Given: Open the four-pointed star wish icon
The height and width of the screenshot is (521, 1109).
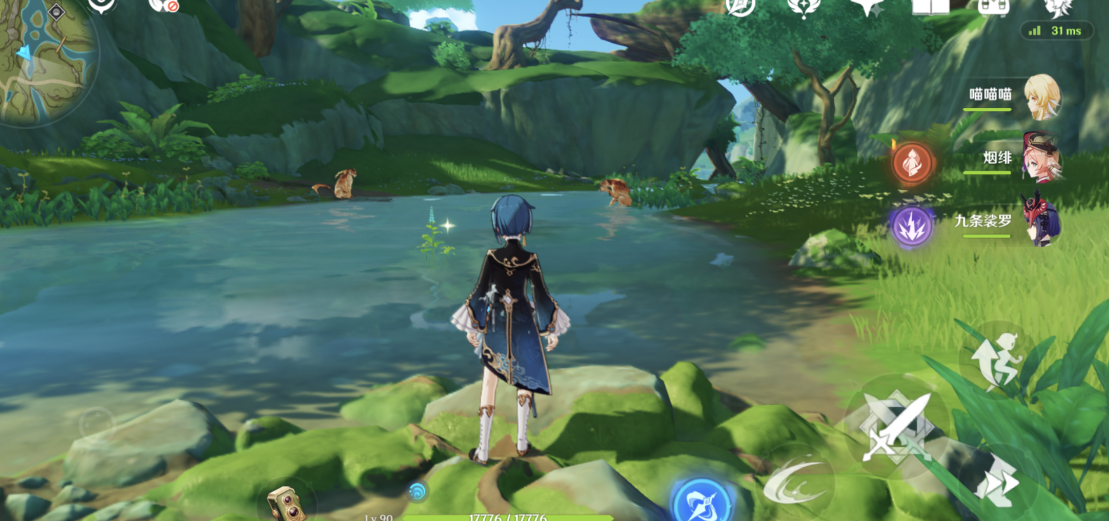Looking at the screenshot, I should (867, 7).
